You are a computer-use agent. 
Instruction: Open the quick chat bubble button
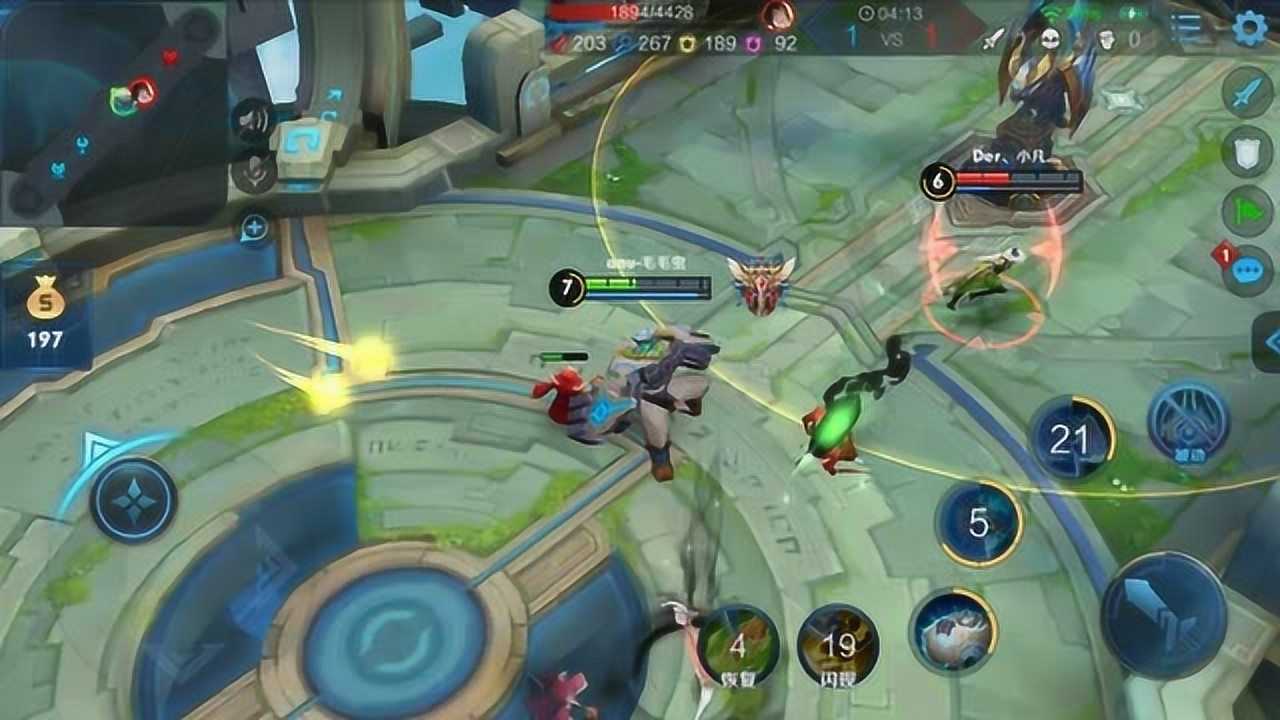(1247, 270)
